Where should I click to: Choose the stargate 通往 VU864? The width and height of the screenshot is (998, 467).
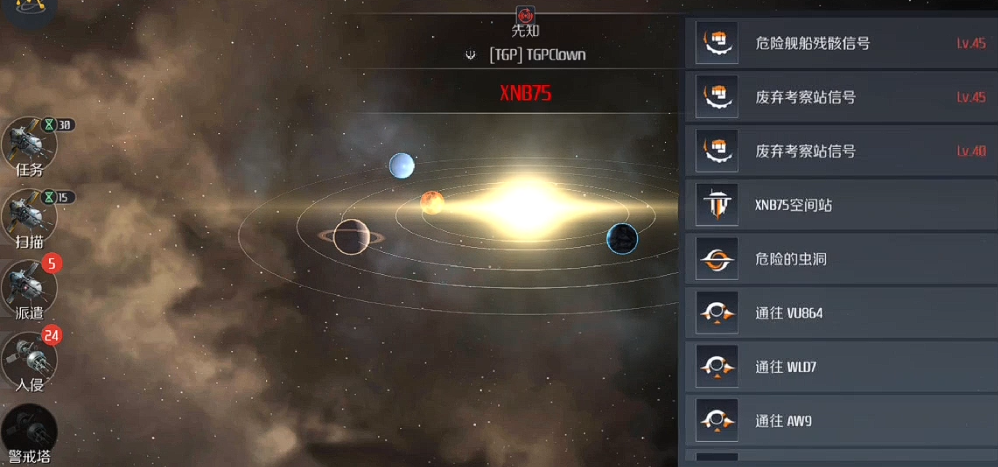(x=840, y=313)
